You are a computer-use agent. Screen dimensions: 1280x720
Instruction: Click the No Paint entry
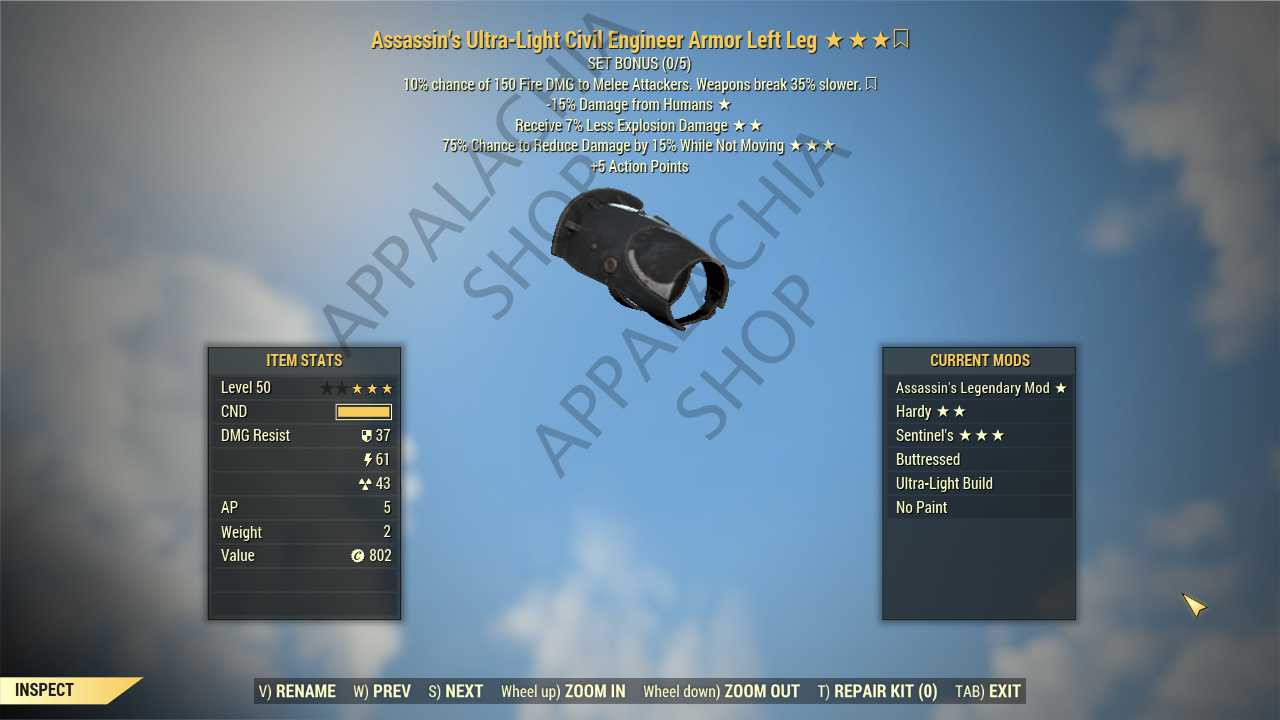(979, 508)
